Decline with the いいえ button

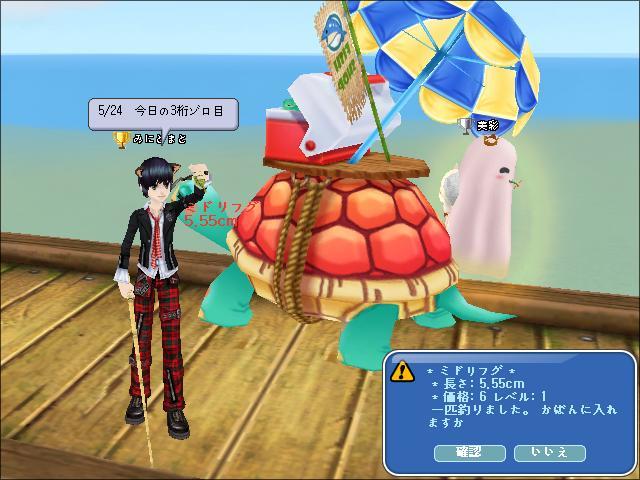(549, 453)
